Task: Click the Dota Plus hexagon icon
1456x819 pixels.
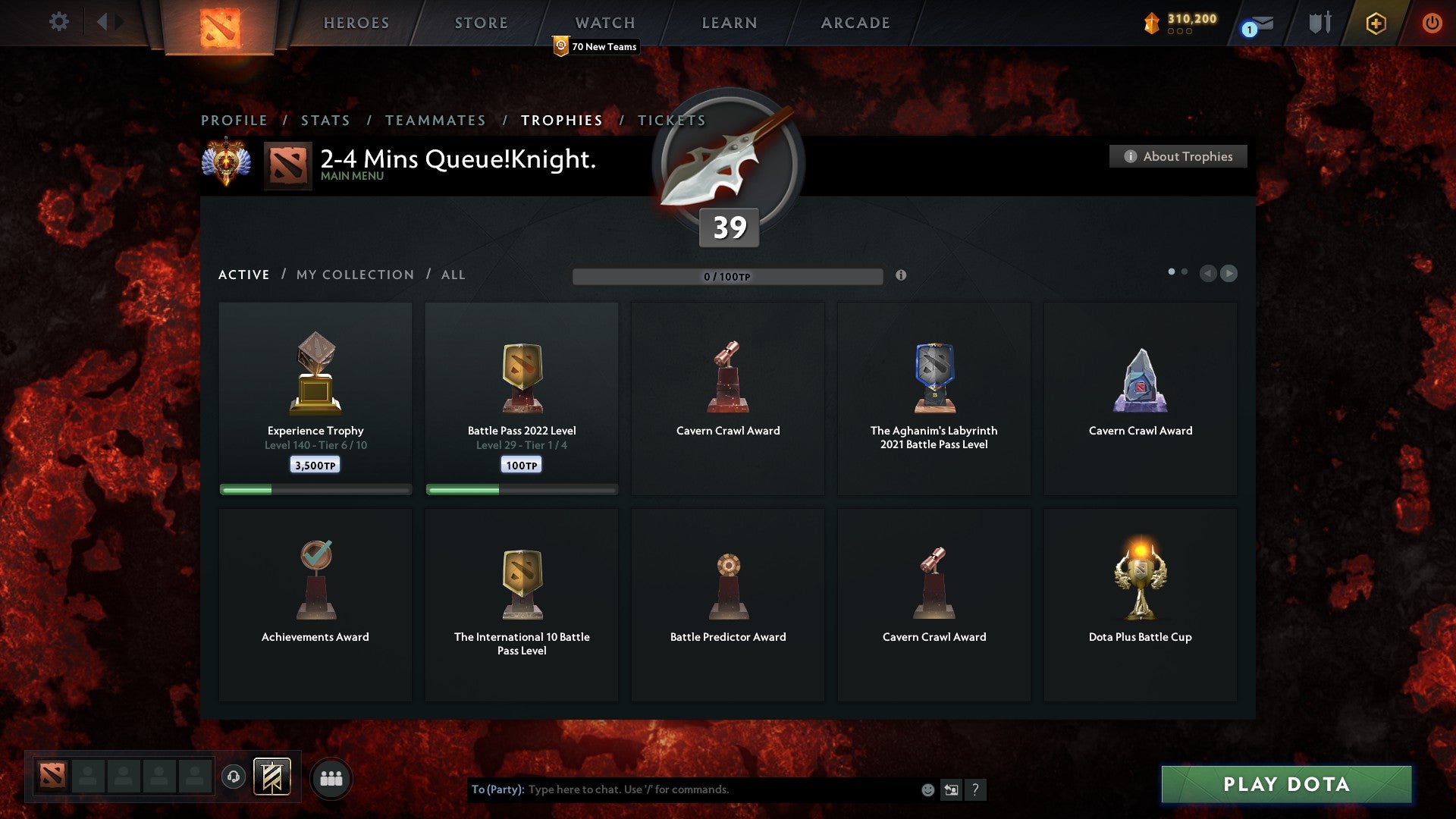Action: pos(1375,23)
